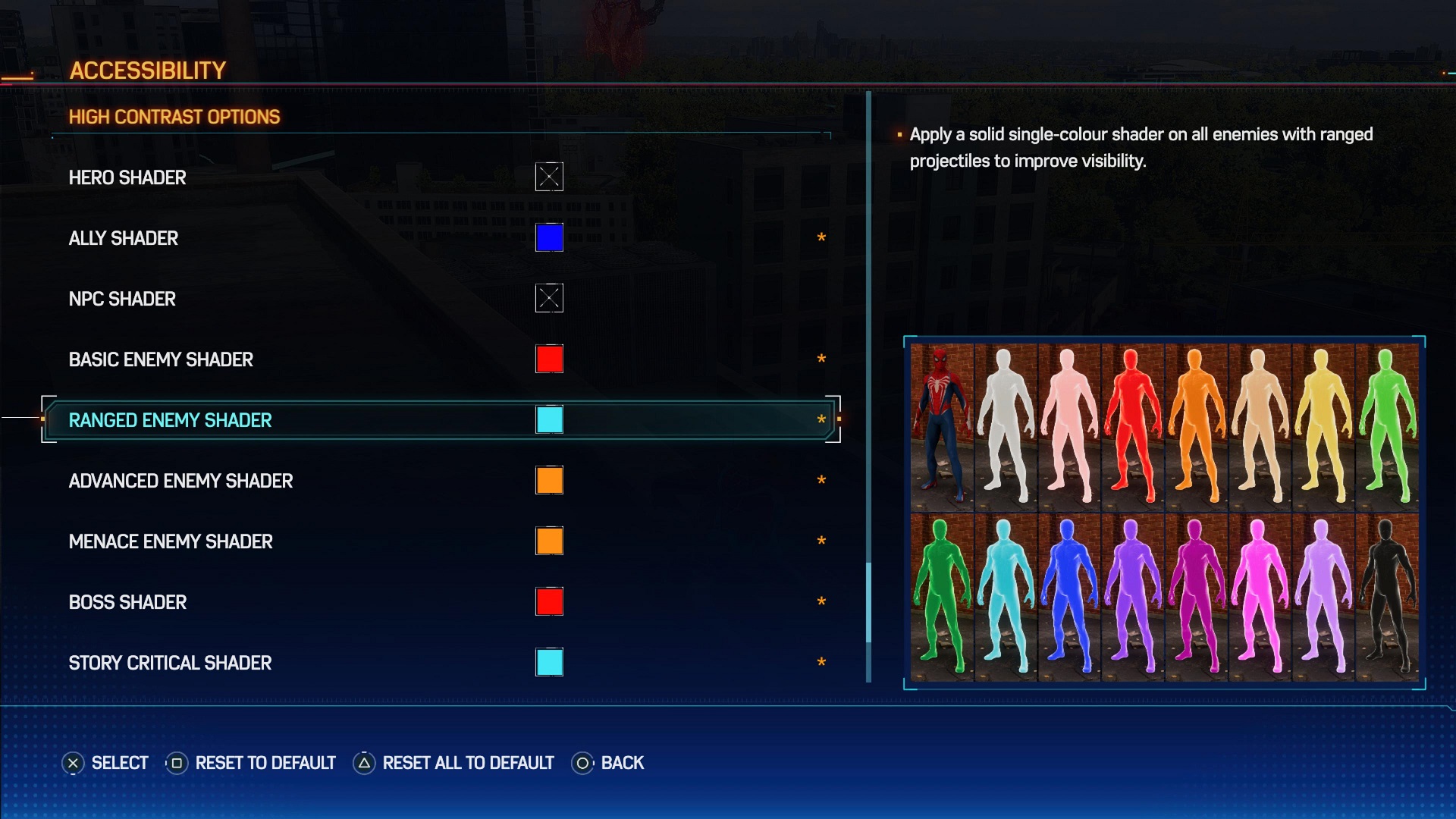This screenshot has width=1456, height=819.
Task: Toggle the NPC Shader checkbox
Action: 550,298
